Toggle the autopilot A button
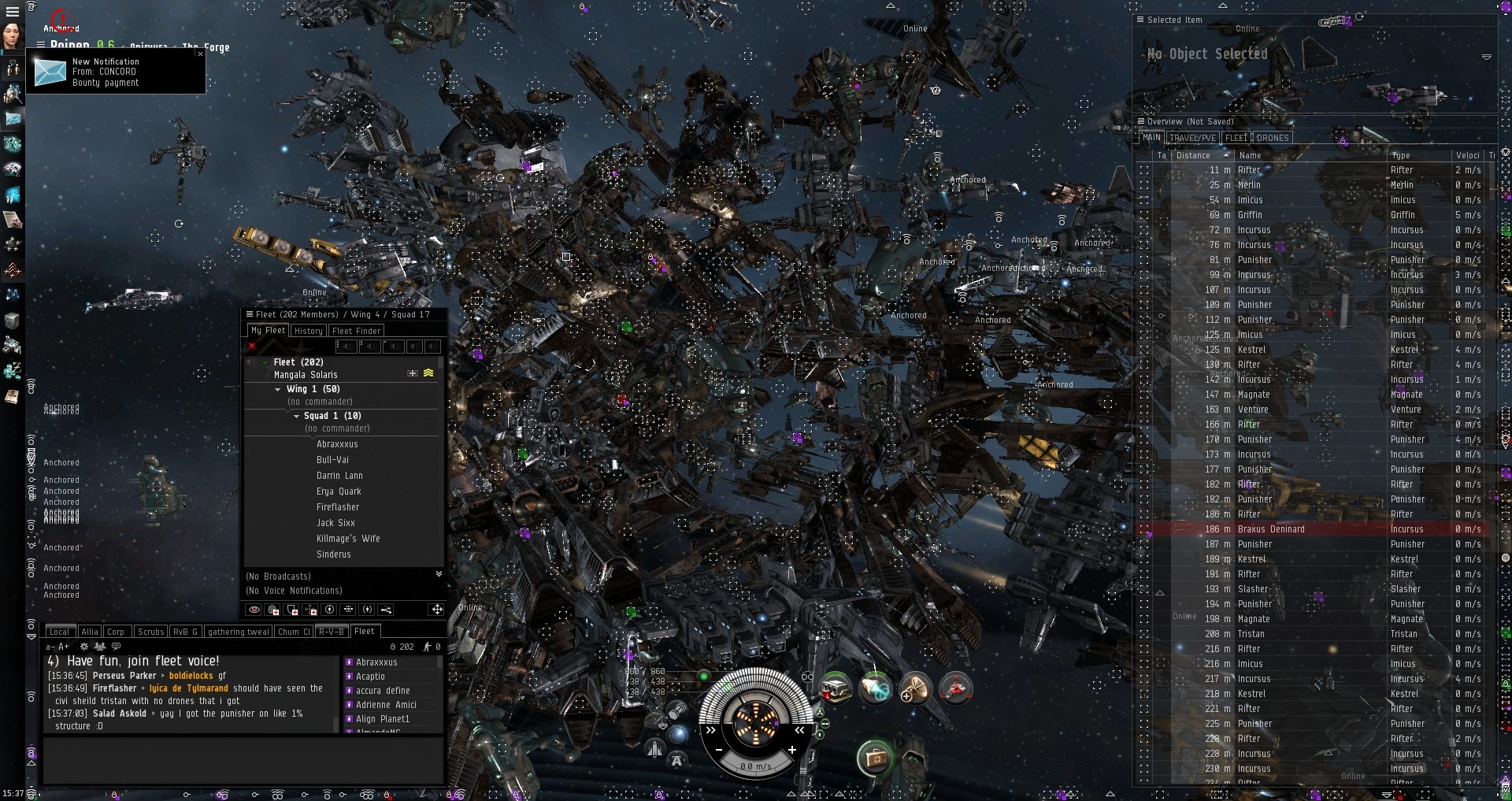 click(676, 760)
